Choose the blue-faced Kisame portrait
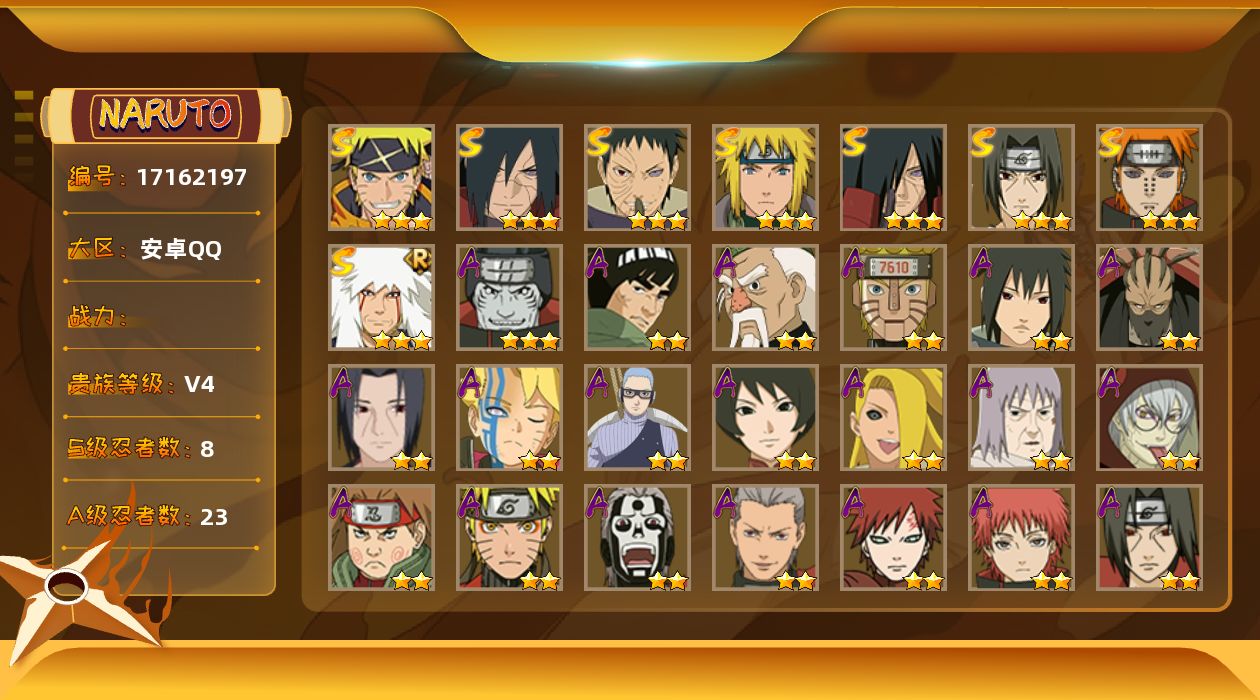Image resolution: width=1260 pixels, height=700 pixels. [x=509, y=297]
